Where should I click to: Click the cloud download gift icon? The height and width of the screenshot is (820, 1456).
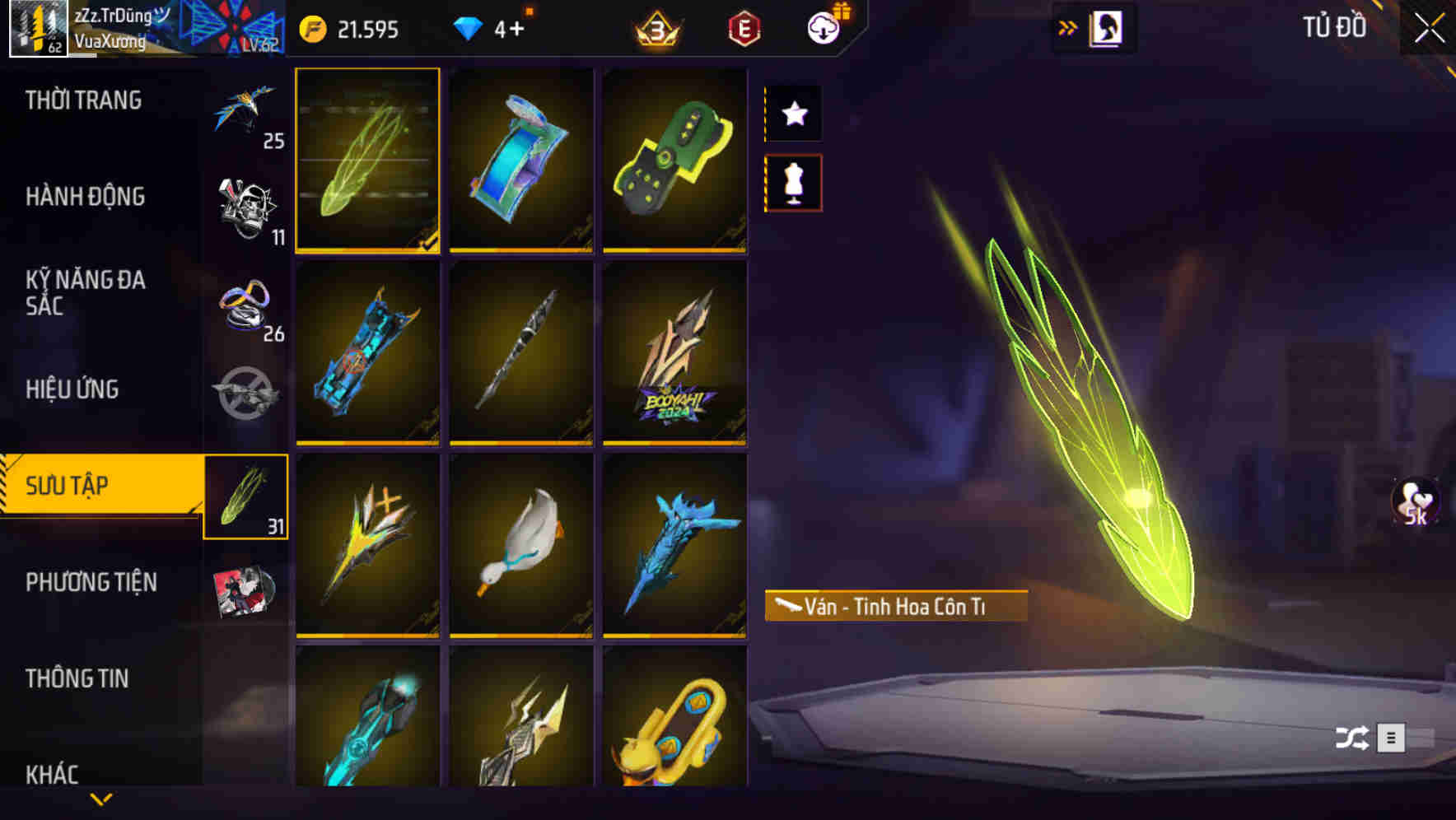825,26
